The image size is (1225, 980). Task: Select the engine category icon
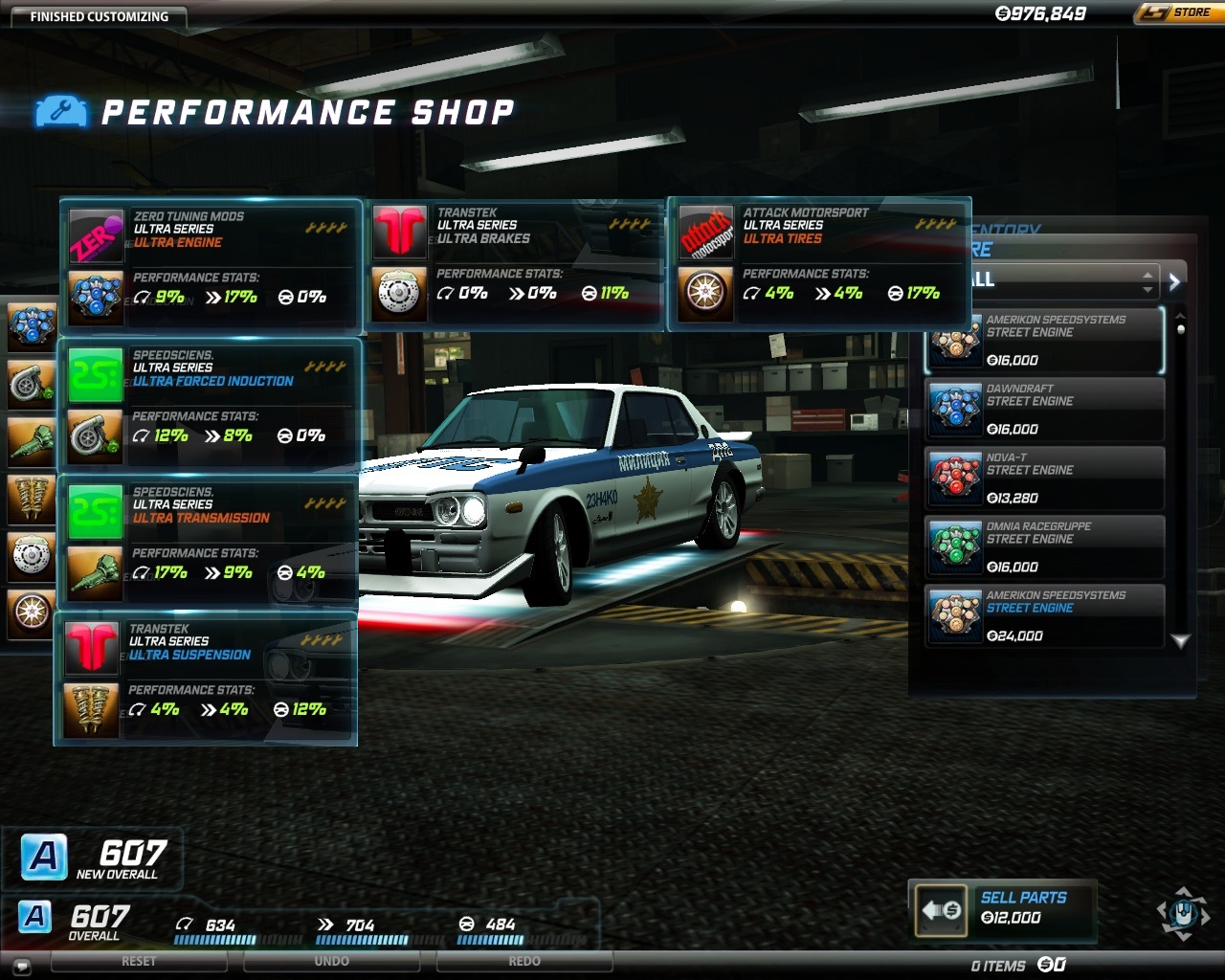tap(32, 326)
